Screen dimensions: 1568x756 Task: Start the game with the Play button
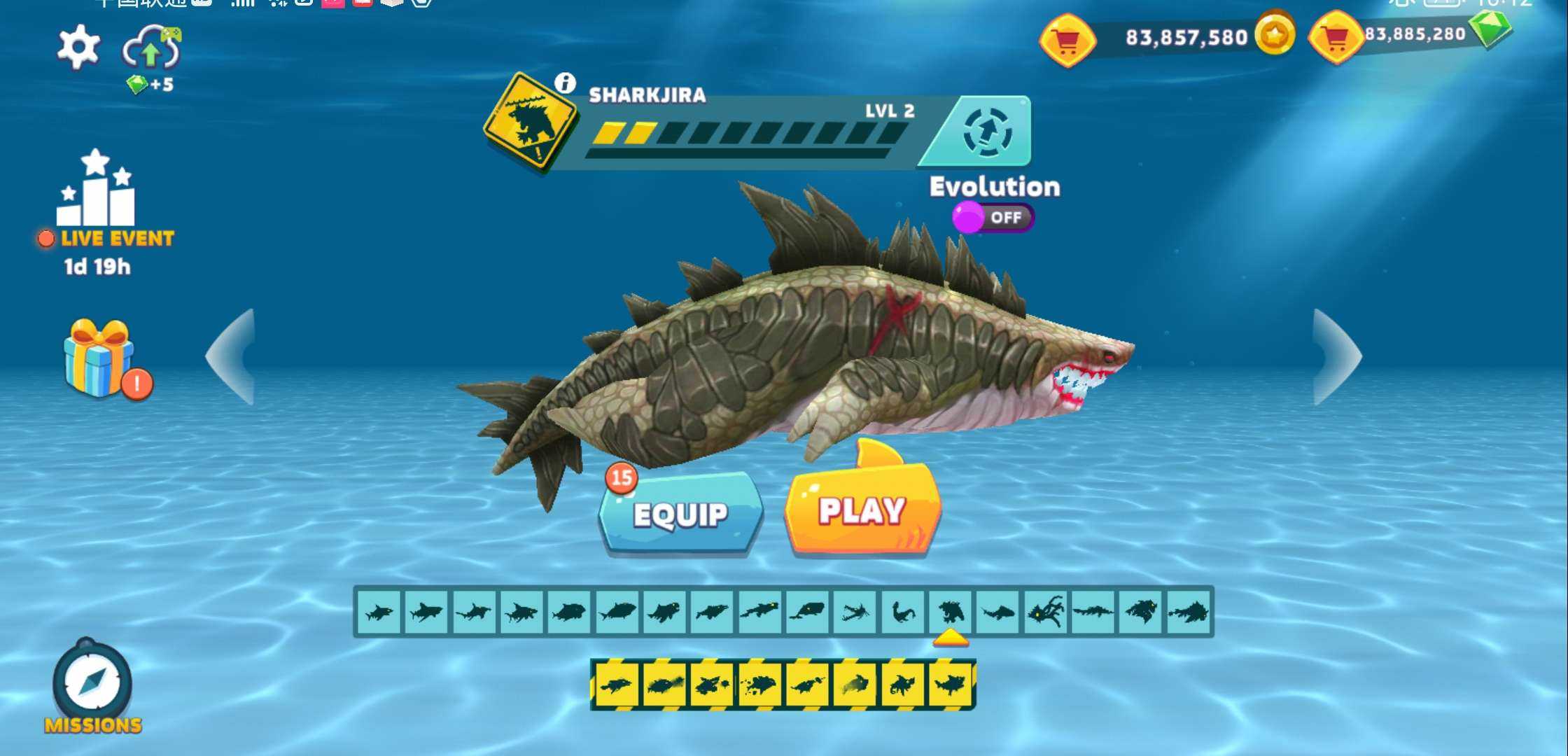tap(862, 510)
